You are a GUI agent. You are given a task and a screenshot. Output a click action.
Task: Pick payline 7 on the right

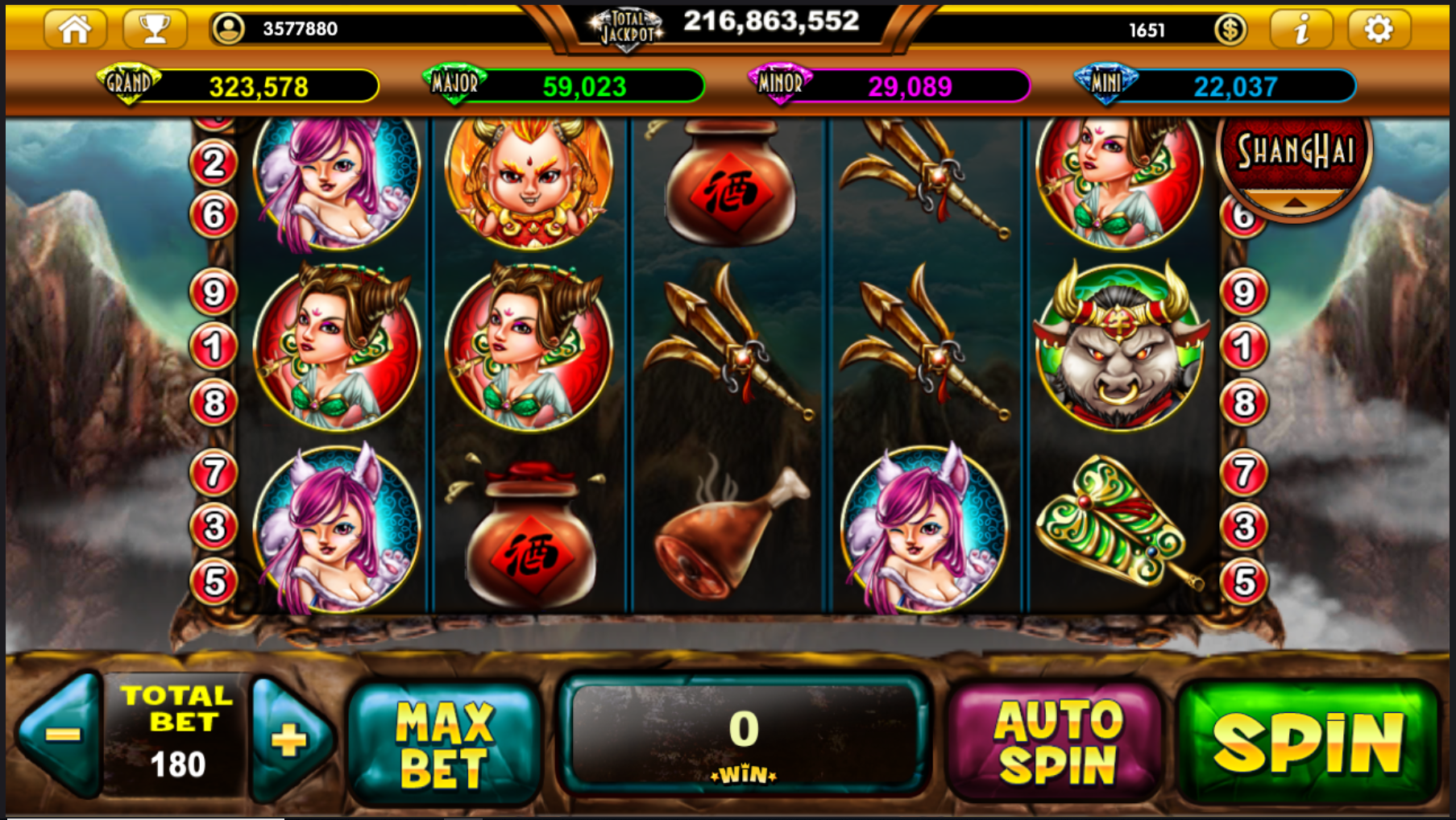(x=1244, y=473)
